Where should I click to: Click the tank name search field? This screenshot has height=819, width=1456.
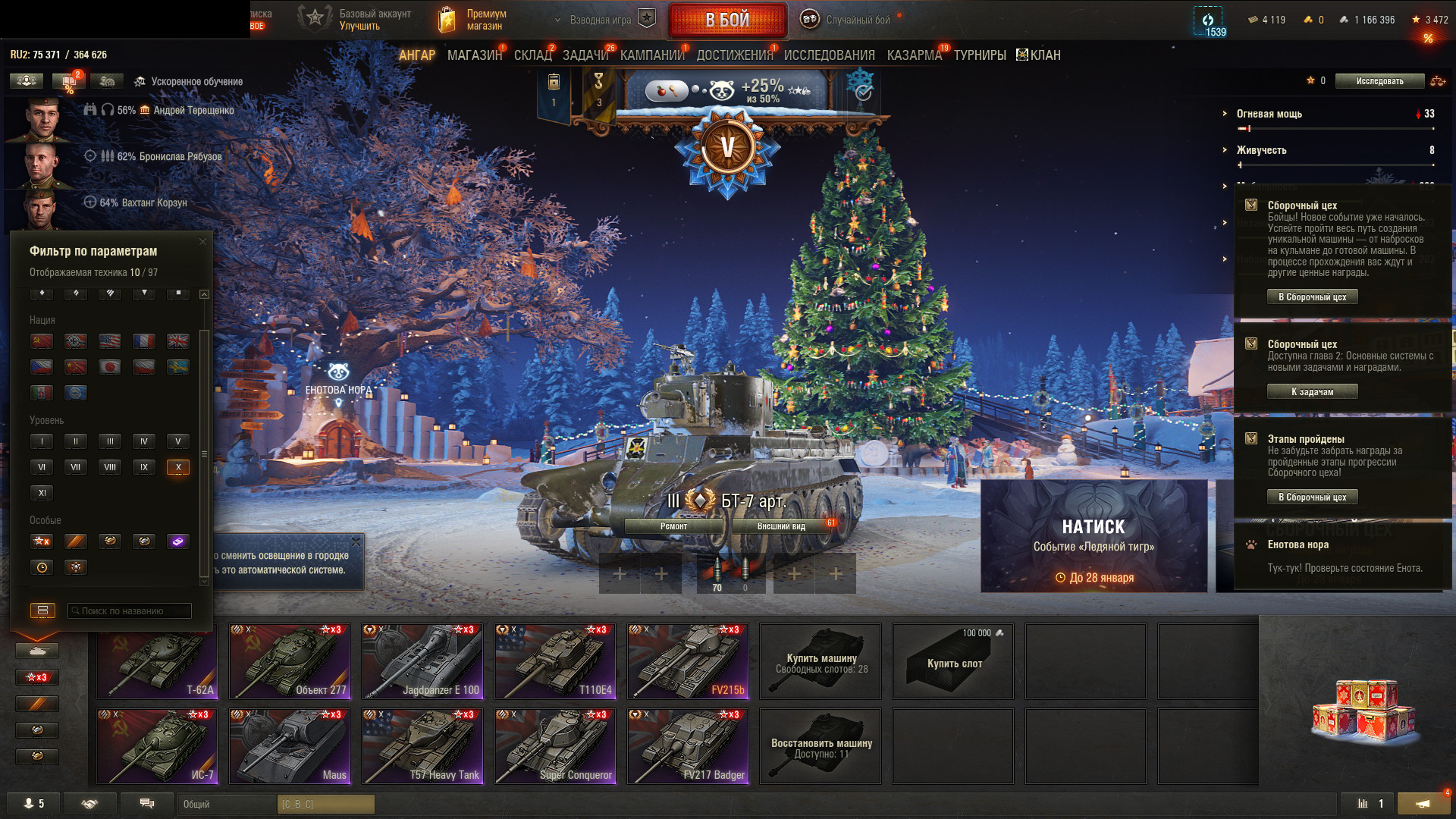pos(129,610)
